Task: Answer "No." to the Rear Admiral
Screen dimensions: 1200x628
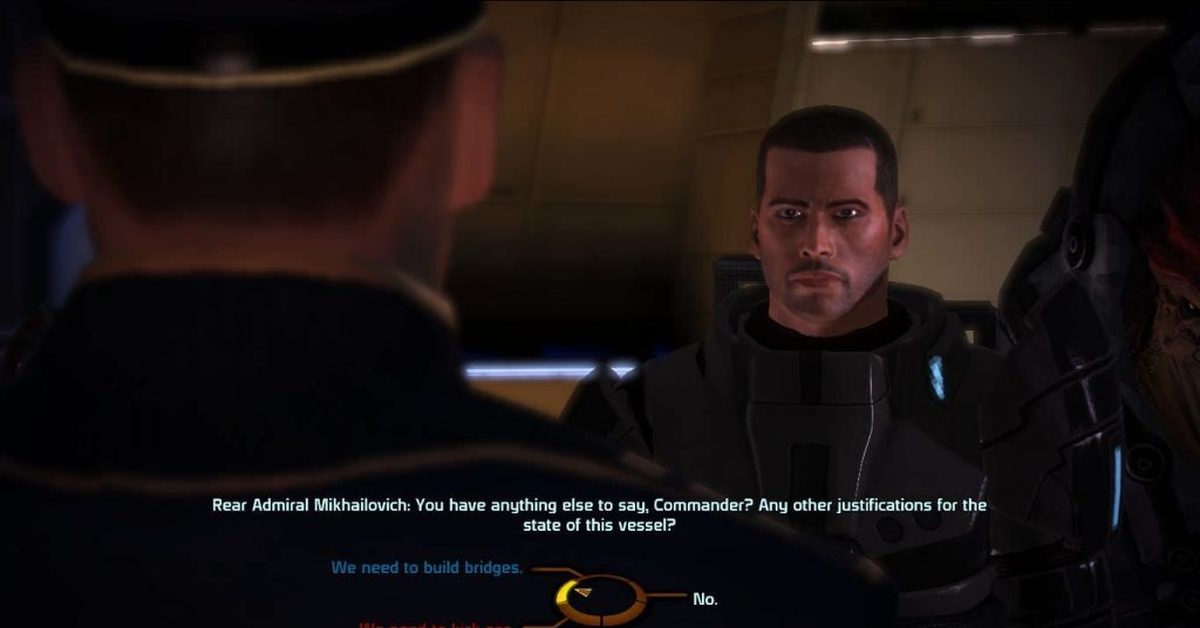Action: (705, 599)
